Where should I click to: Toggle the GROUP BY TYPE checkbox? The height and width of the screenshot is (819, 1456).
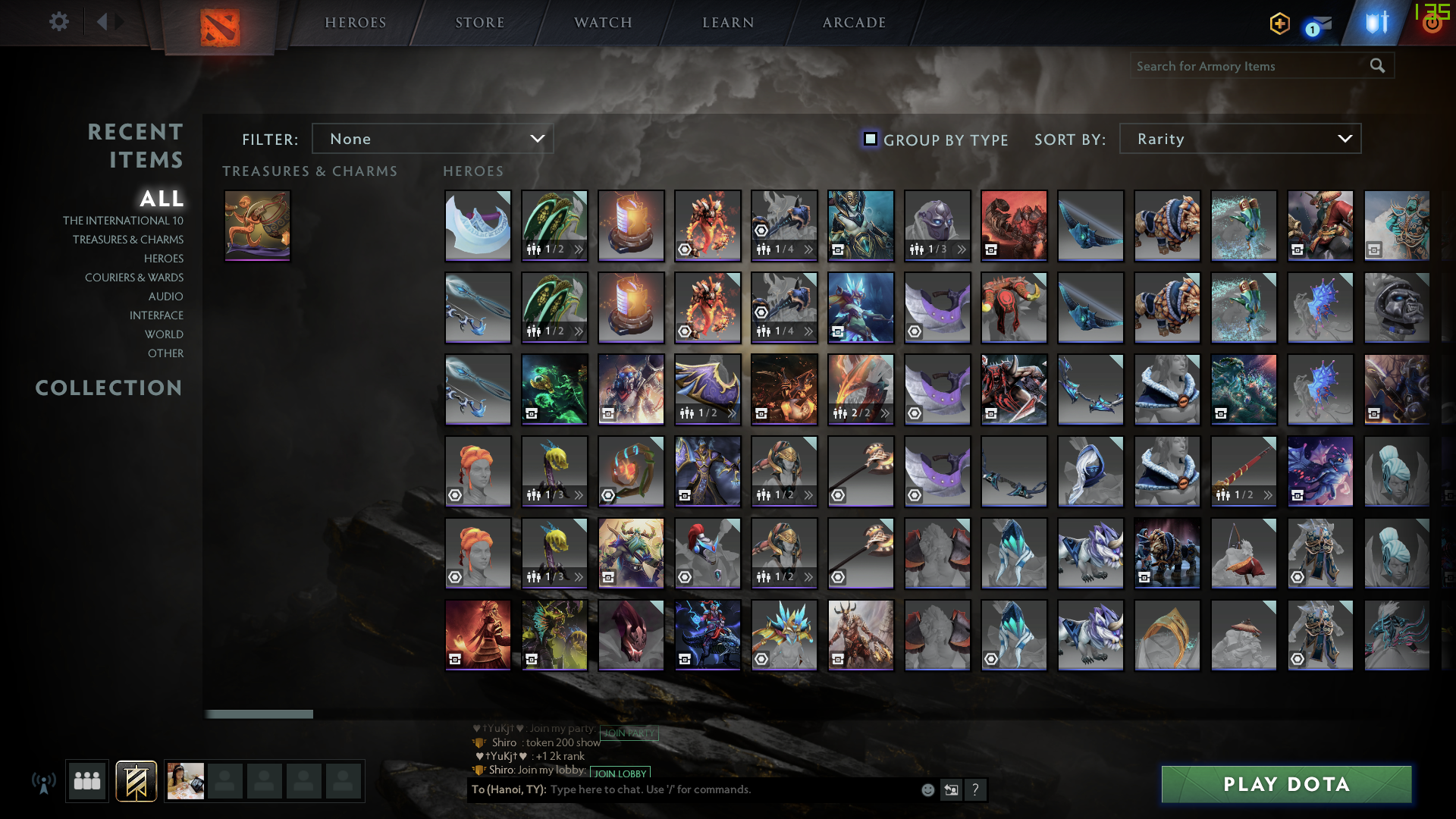point(869,140)
